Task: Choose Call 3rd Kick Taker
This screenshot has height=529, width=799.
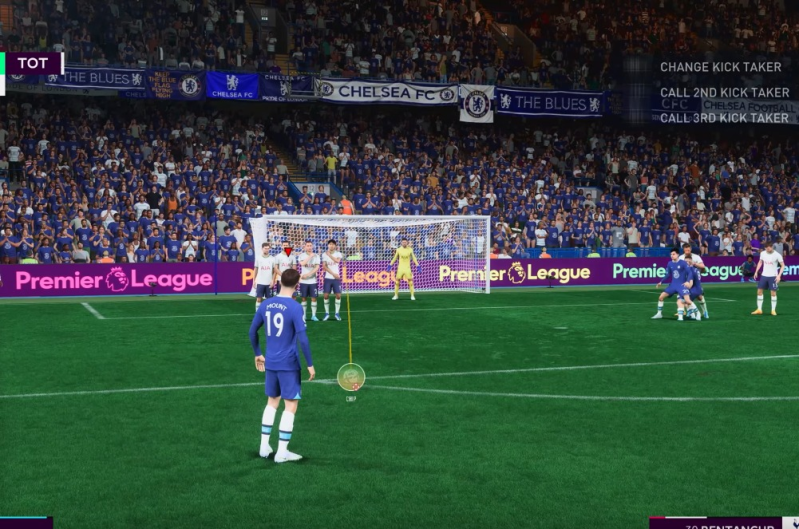Action: click(x=724, y=117)
